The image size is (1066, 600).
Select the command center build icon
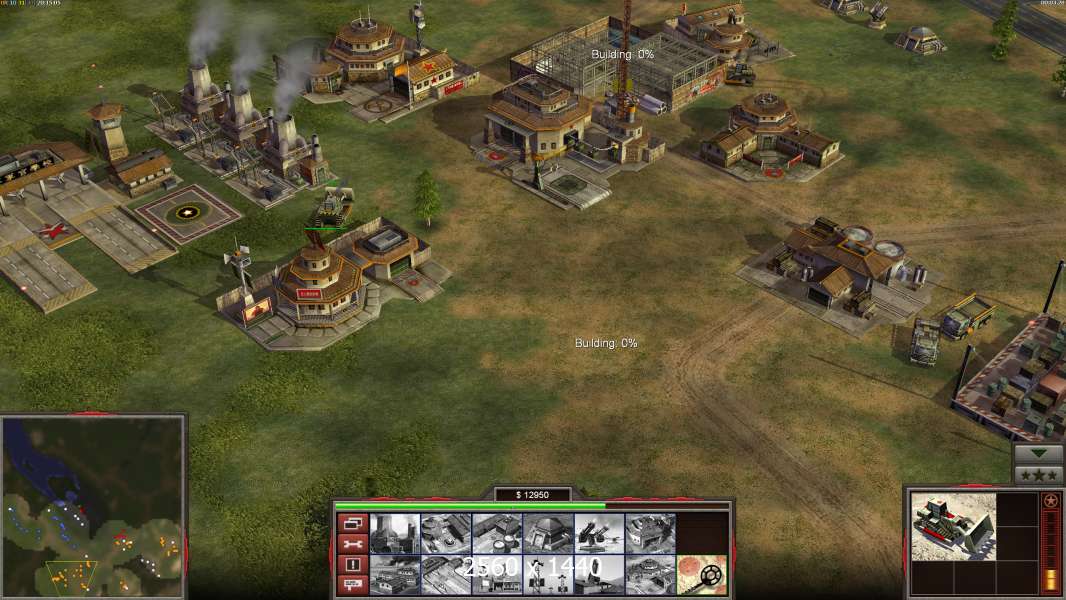click(x=650, y=575)
